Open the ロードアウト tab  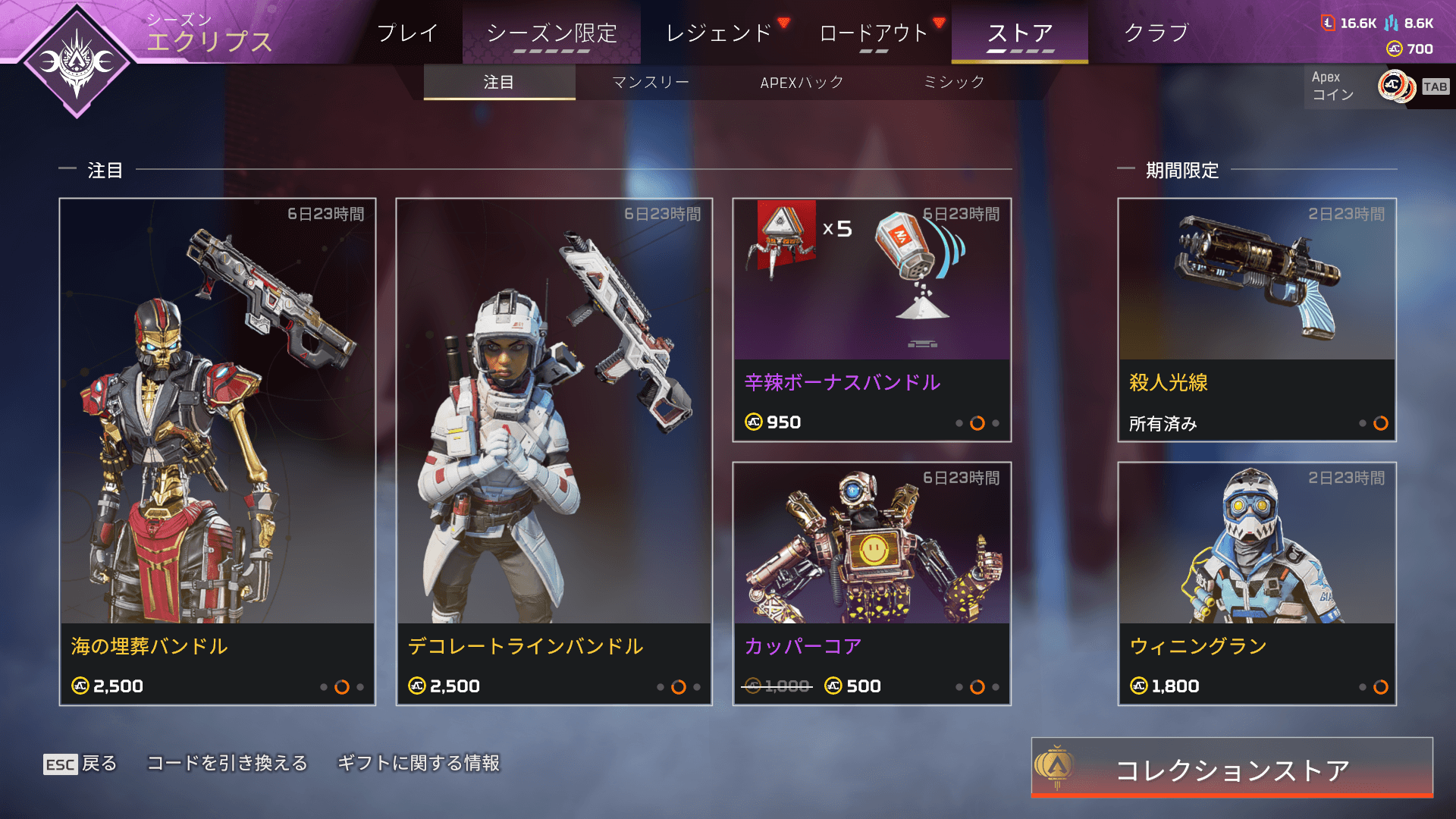point(874,33)
